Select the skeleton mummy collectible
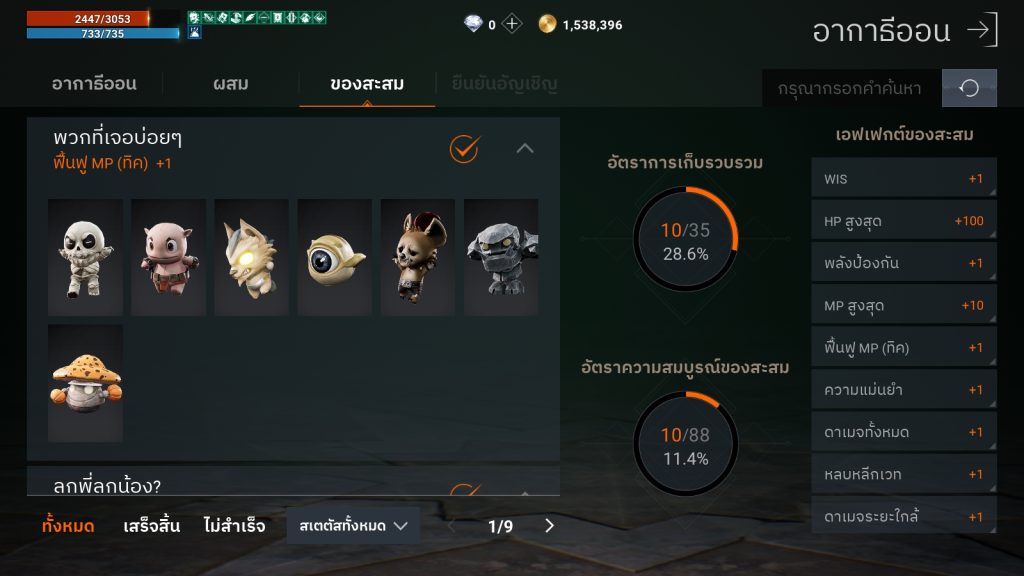1024x576 pixels. pos(85,257)
